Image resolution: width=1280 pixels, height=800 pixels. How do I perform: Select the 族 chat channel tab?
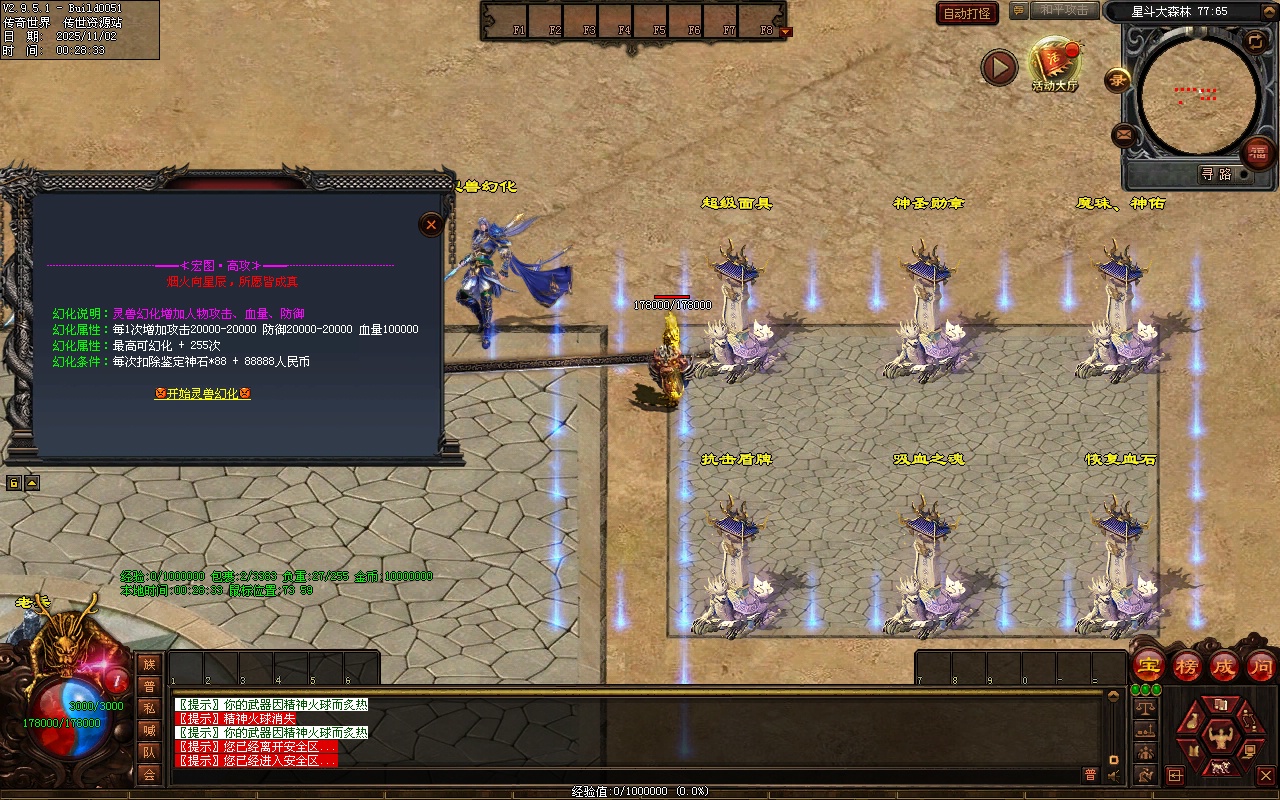[149, 664]
